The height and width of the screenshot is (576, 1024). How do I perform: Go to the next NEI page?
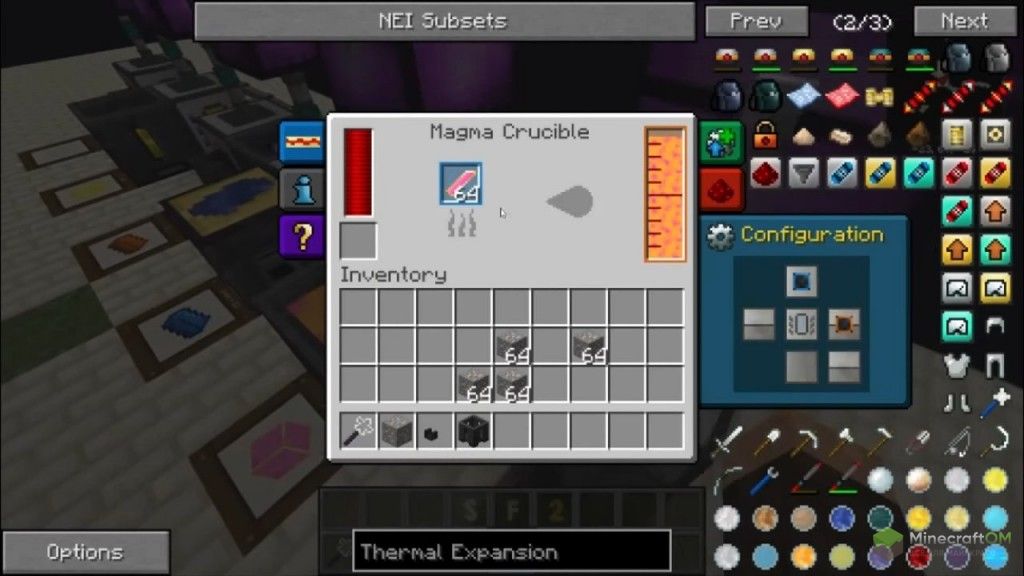[x=964, y=21]
